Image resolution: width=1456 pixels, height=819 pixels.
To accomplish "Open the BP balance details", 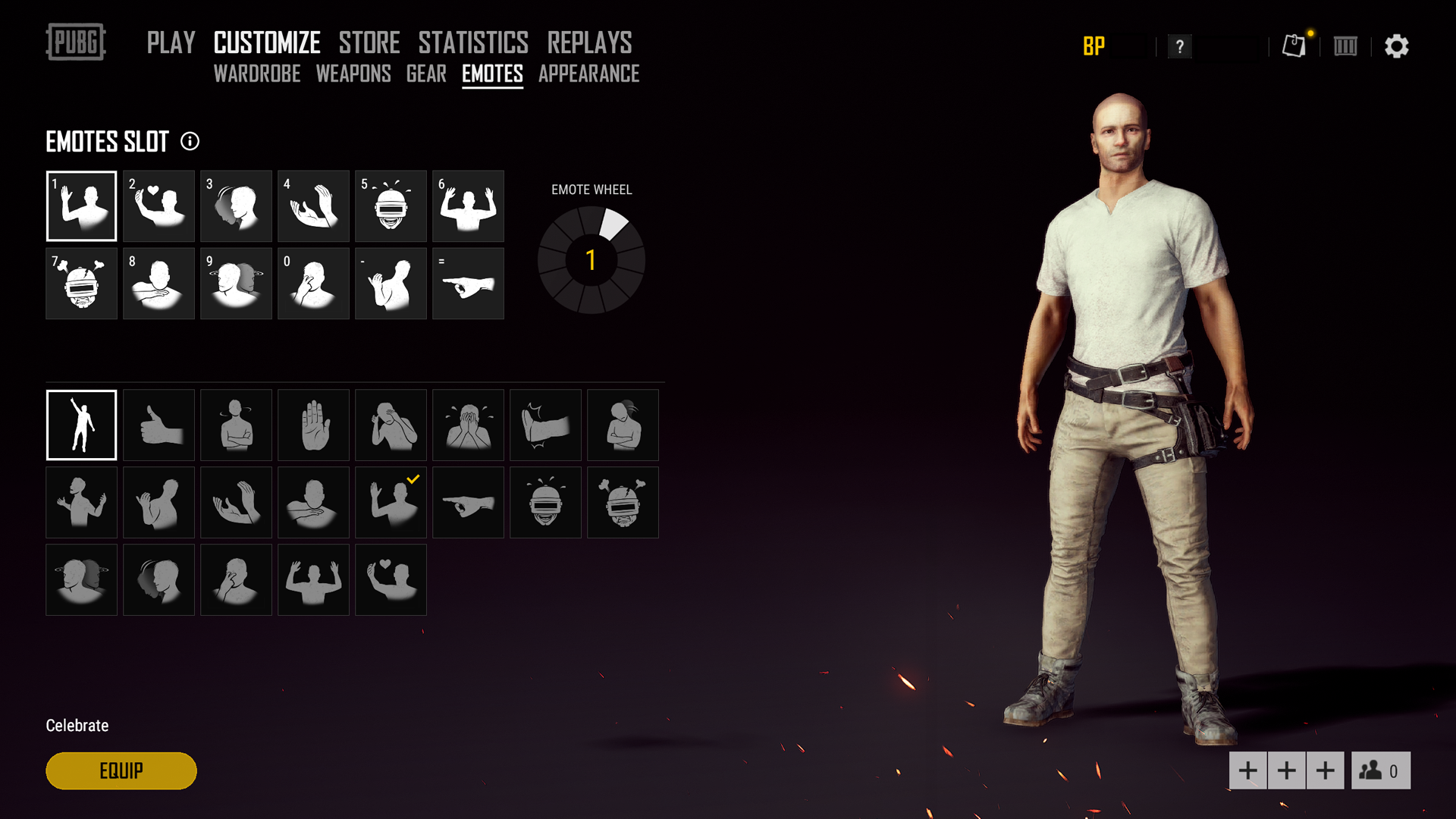I will point(1094,47).
